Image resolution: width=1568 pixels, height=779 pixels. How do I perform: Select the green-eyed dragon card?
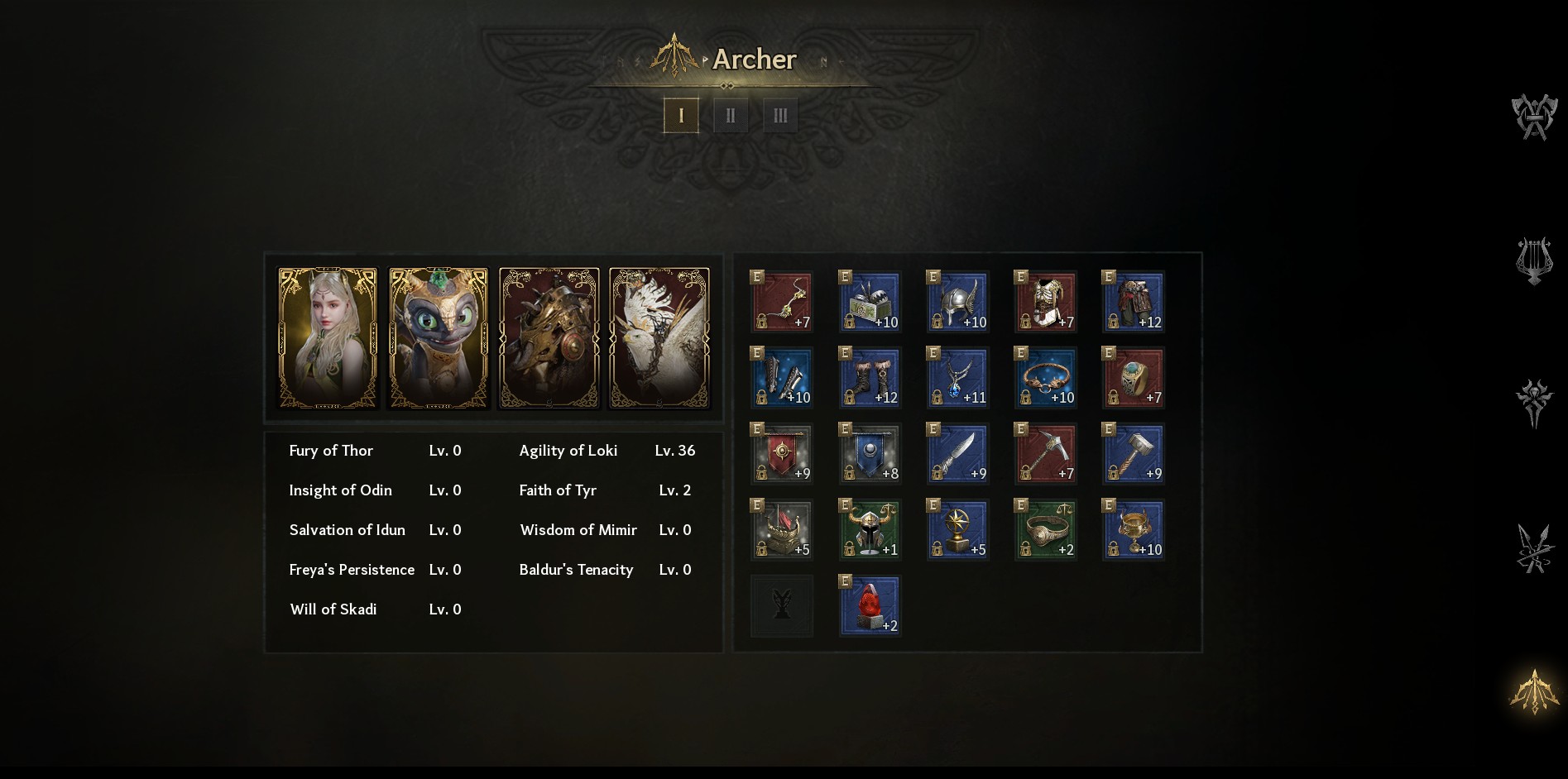pyautogui.click(x=439, y=337)
